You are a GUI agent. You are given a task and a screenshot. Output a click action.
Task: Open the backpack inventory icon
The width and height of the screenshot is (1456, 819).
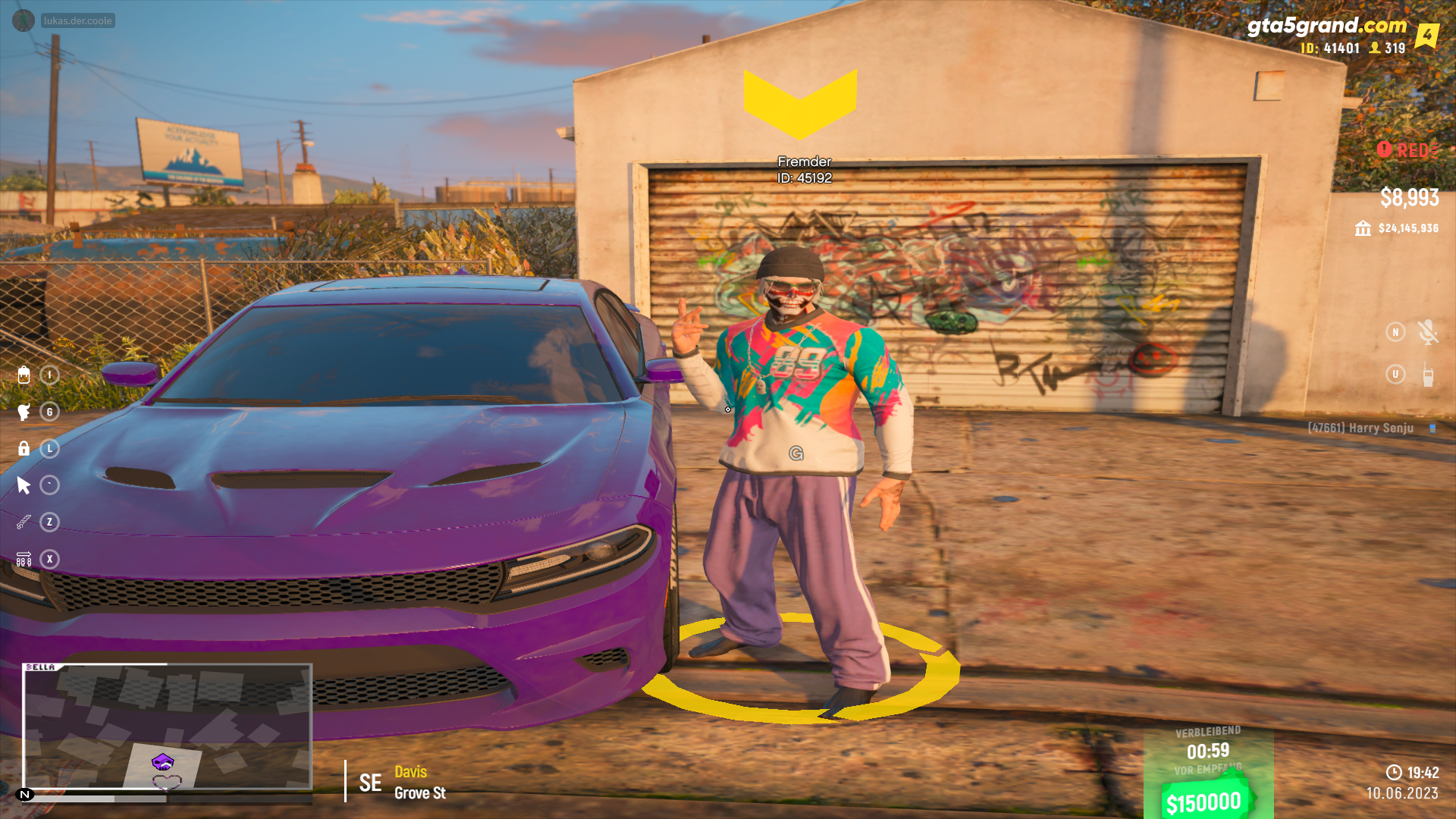tap(24, 375)
